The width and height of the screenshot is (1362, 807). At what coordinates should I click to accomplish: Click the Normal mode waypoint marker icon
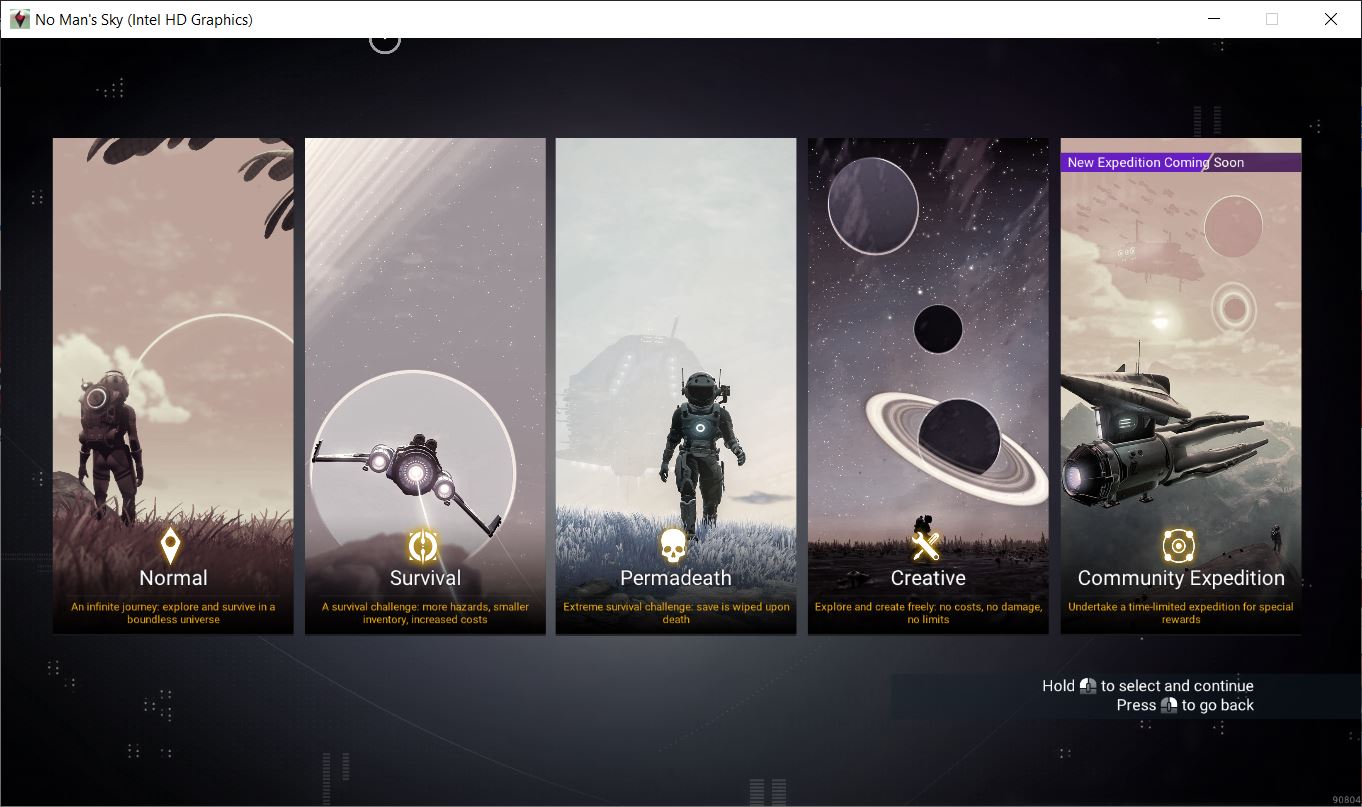pyautogui.click(x=172, y=546)
